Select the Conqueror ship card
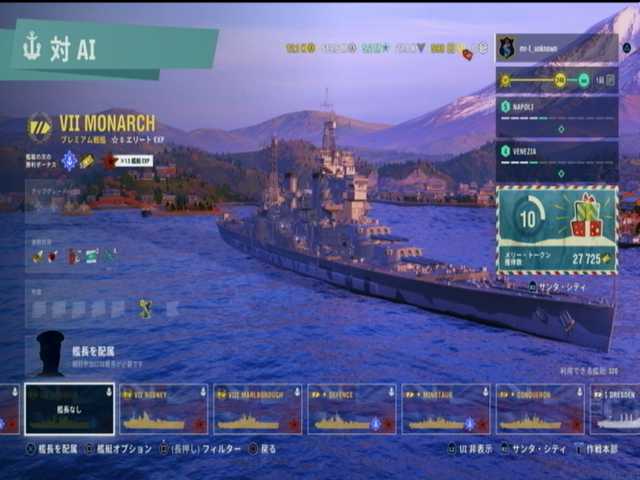The width and height of the screenshot is (640, 480). tap(539, 410)
